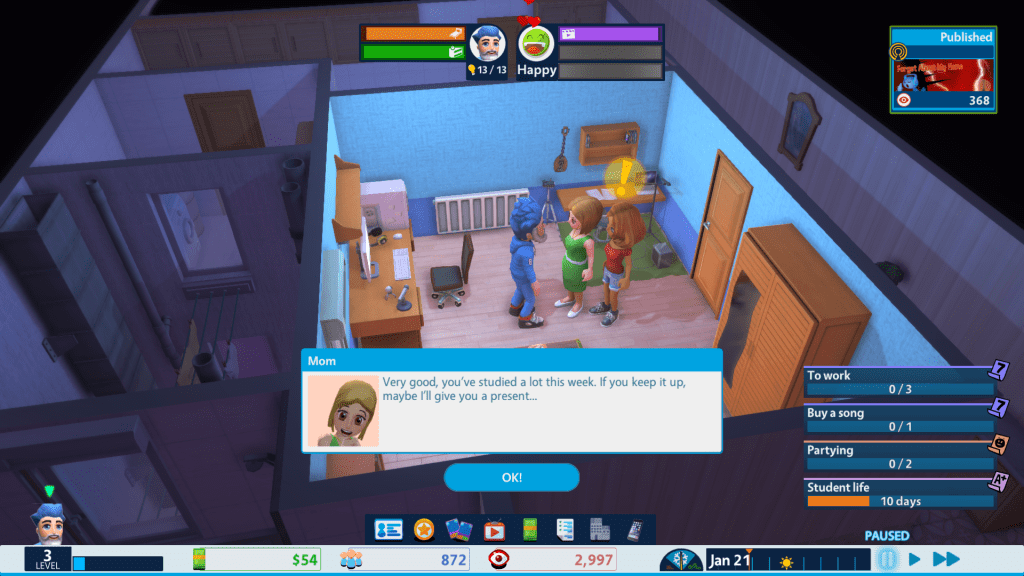Set time to fast-forward speed

pyautogui.click(x=946, y=559)
